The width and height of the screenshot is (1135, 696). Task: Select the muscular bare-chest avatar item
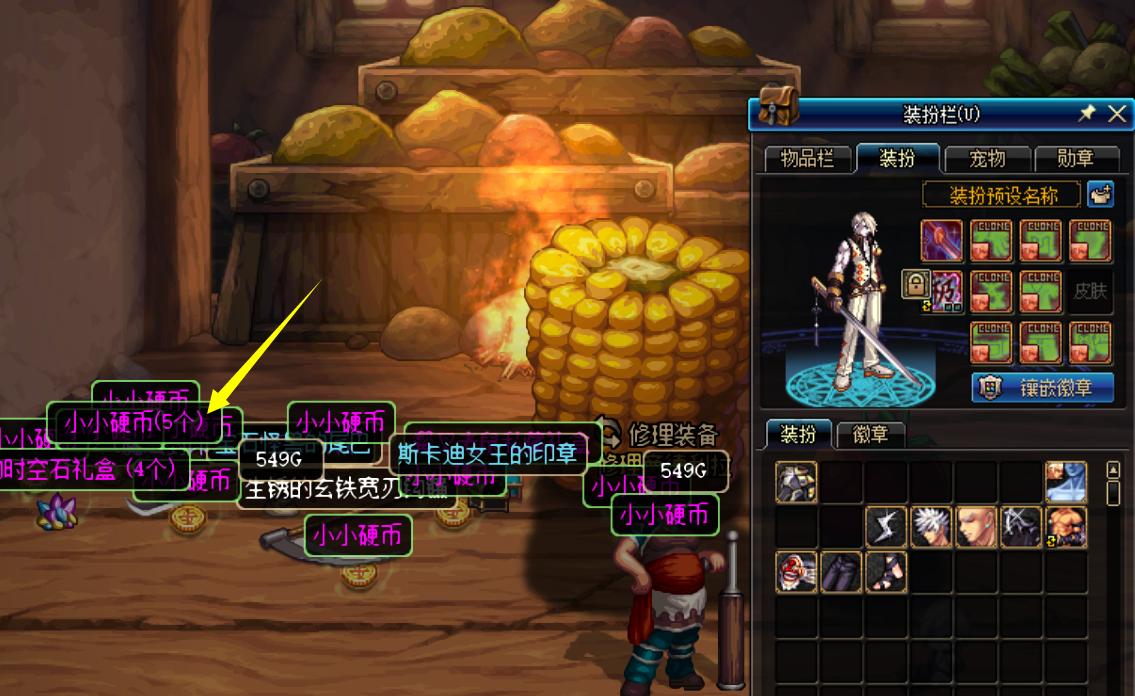(1066, 527)
